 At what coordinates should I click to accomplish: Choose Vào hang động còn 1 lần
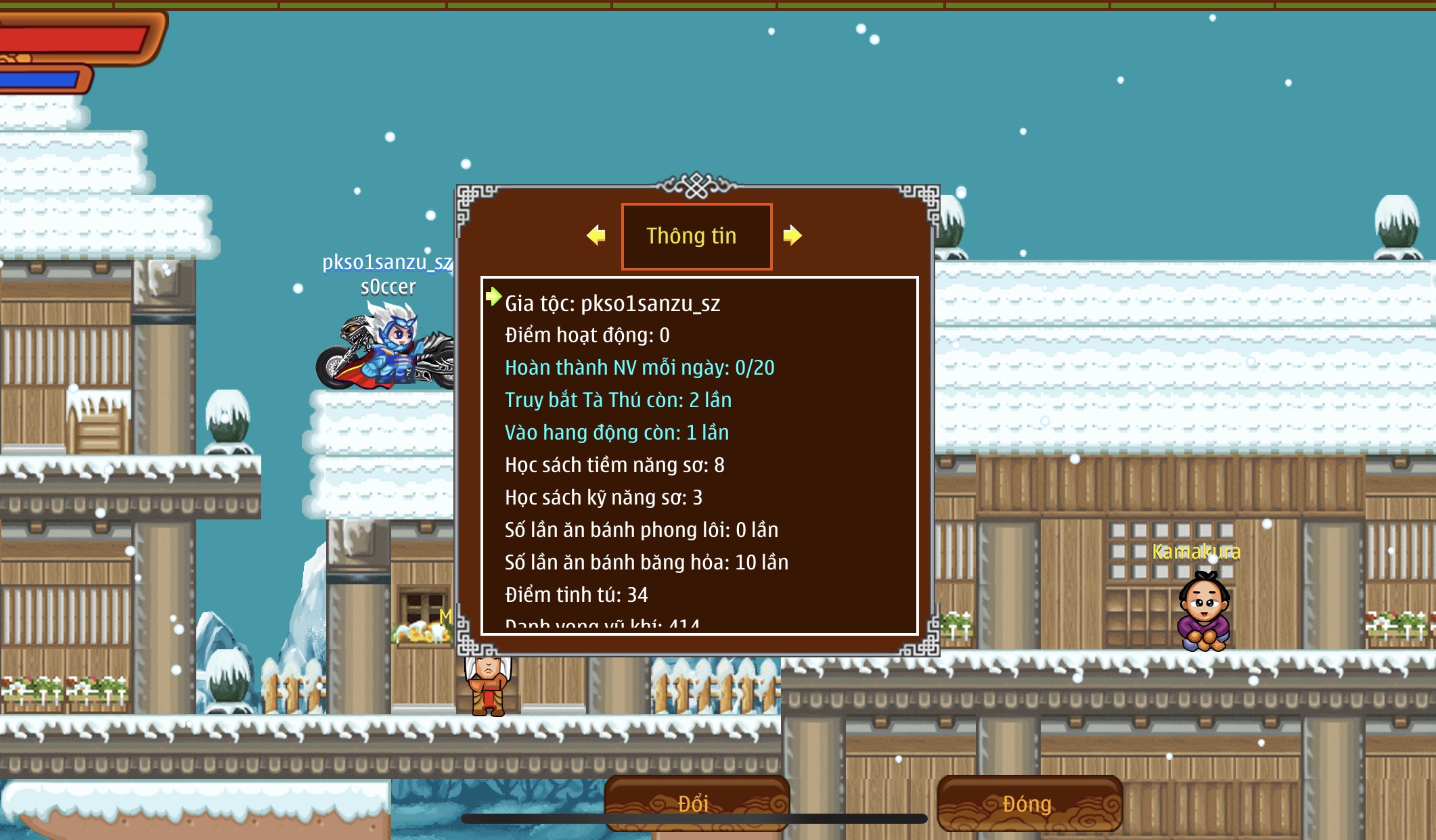pyautogui.click(x=616, y=433)
